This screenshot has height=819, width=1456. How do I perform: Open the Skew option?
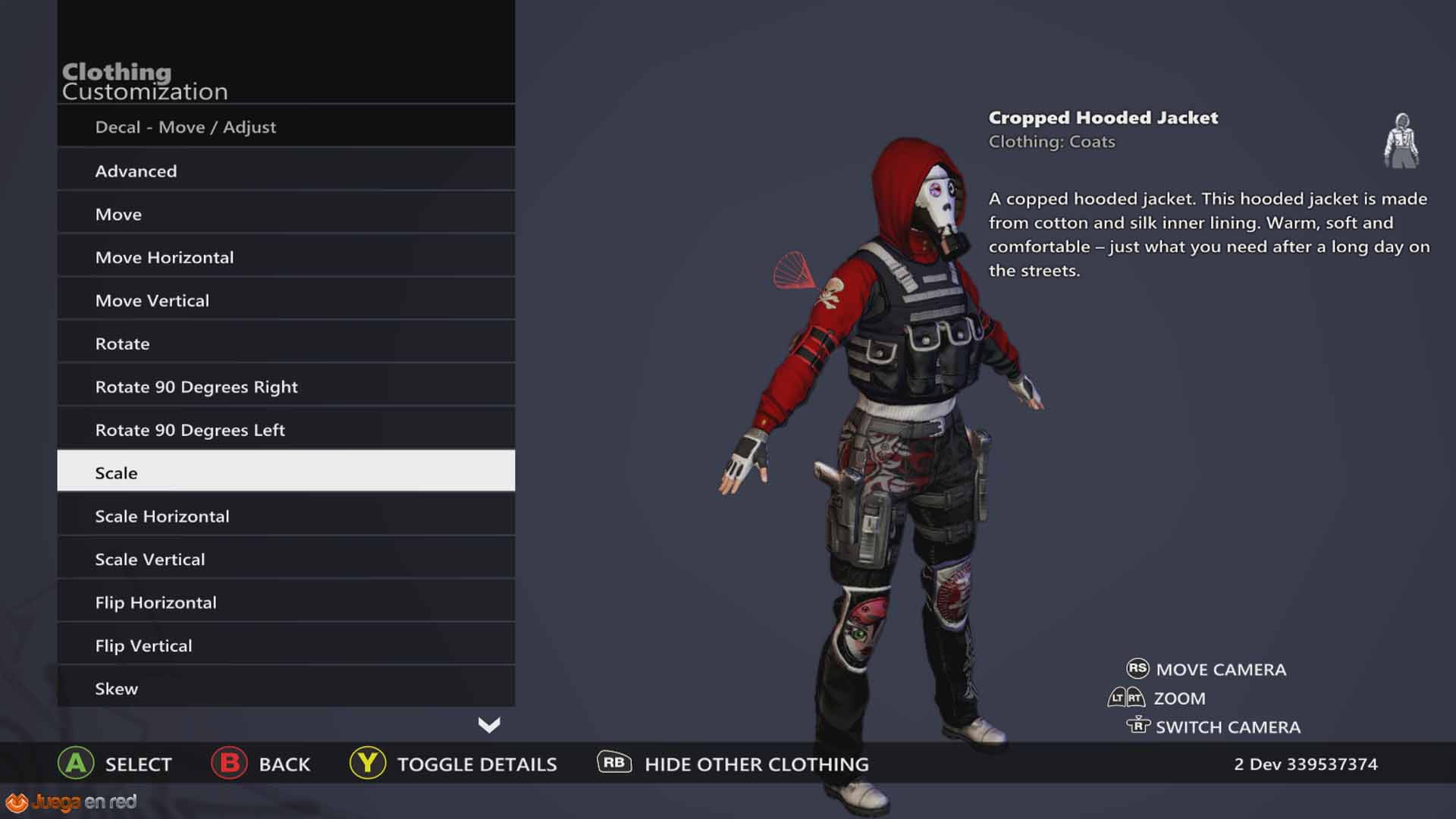coord(286,688)
